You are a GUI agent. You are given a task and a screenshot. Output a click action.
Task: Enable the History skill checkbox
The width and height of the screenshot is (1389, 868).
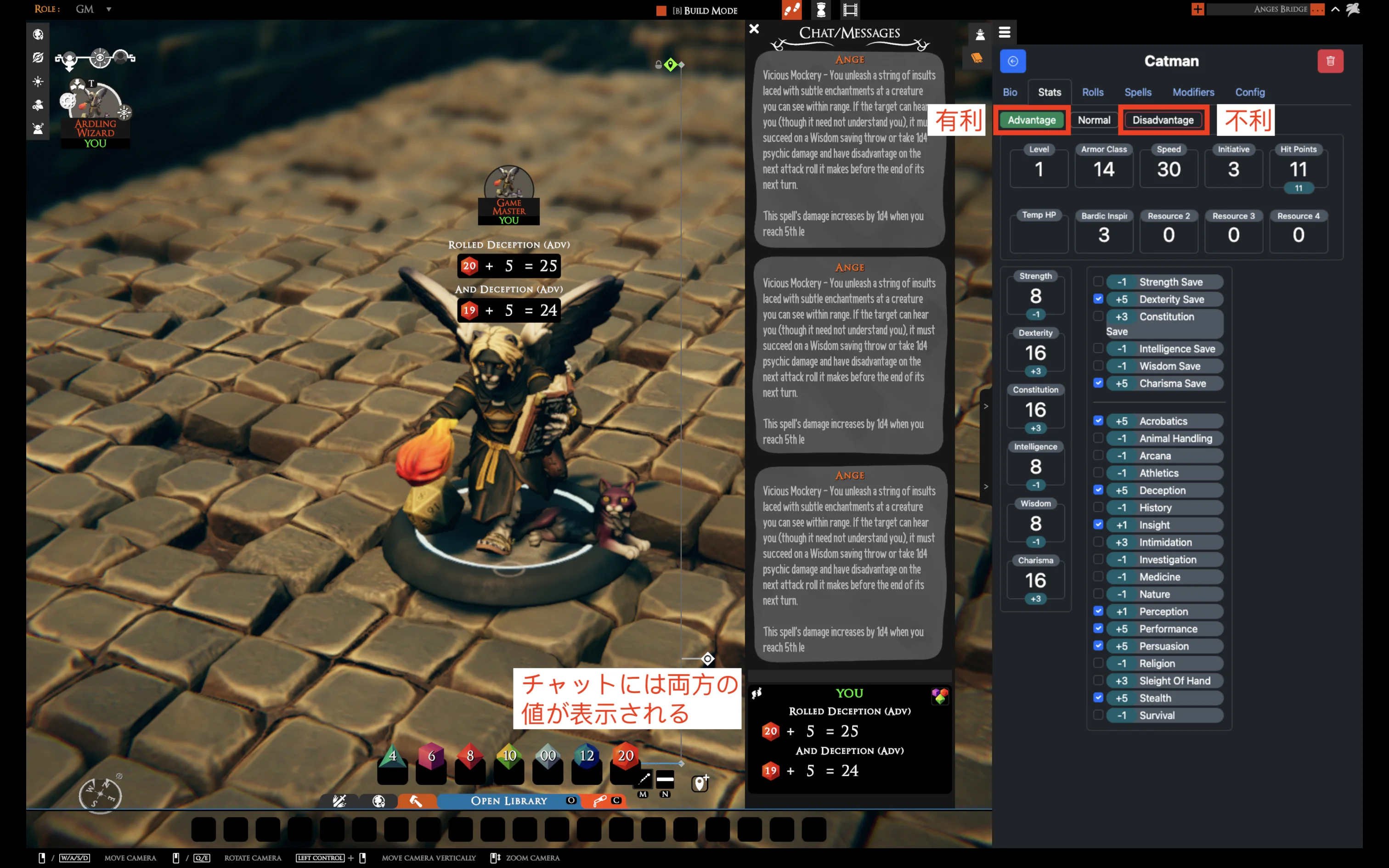pyautogui.click(x=1099, y=507)
